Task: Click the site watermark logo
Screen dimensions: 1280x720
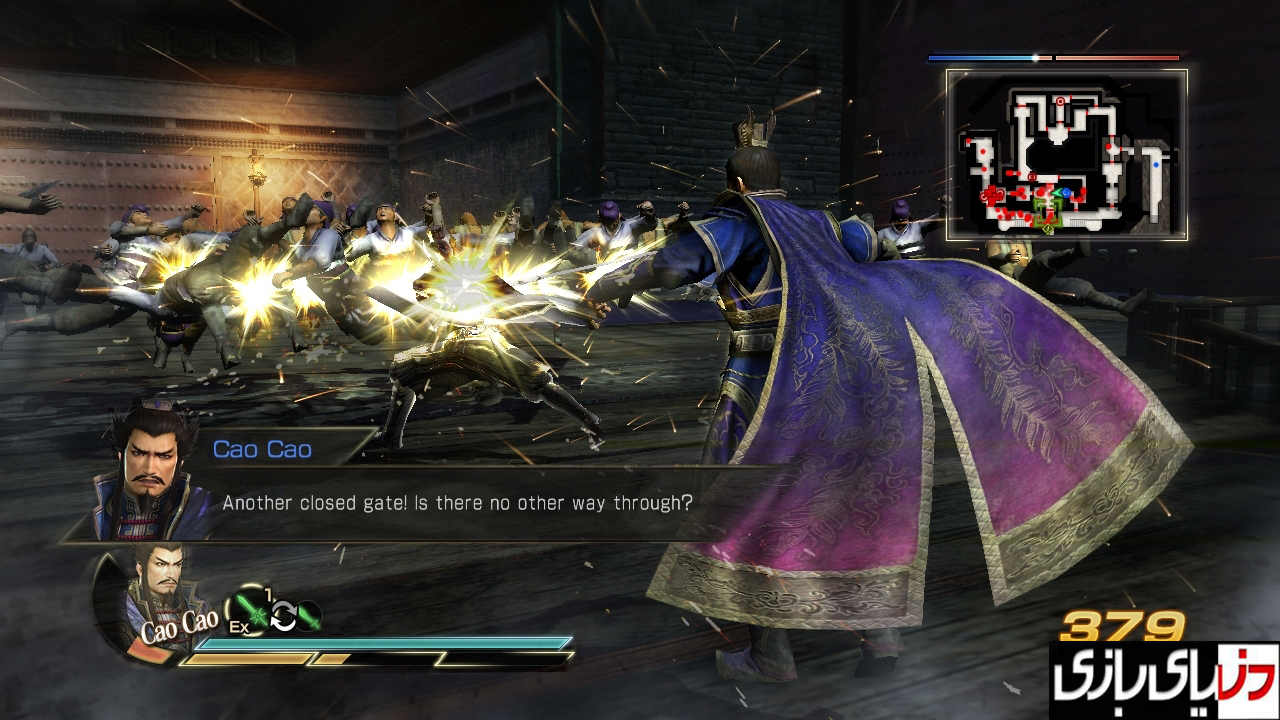Action: coord(1163,680)
